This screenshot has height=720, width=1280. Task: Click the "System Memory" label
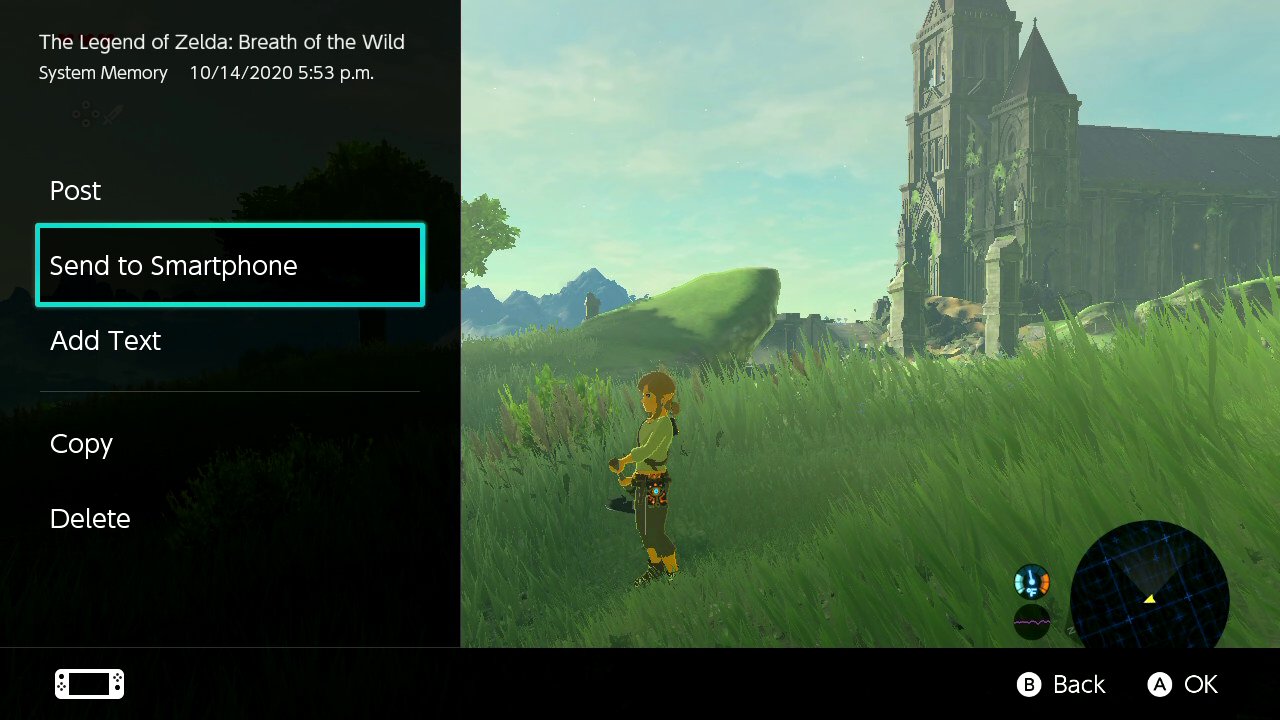point(103,72)
